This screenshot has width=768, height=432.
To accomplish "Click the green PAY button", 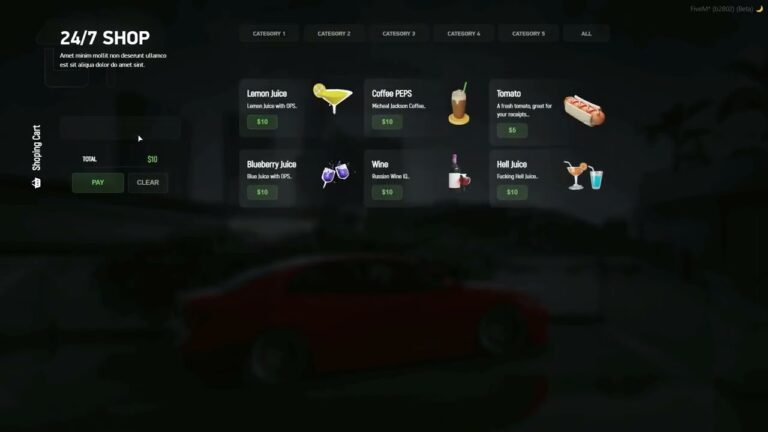I will click(98, 182).
